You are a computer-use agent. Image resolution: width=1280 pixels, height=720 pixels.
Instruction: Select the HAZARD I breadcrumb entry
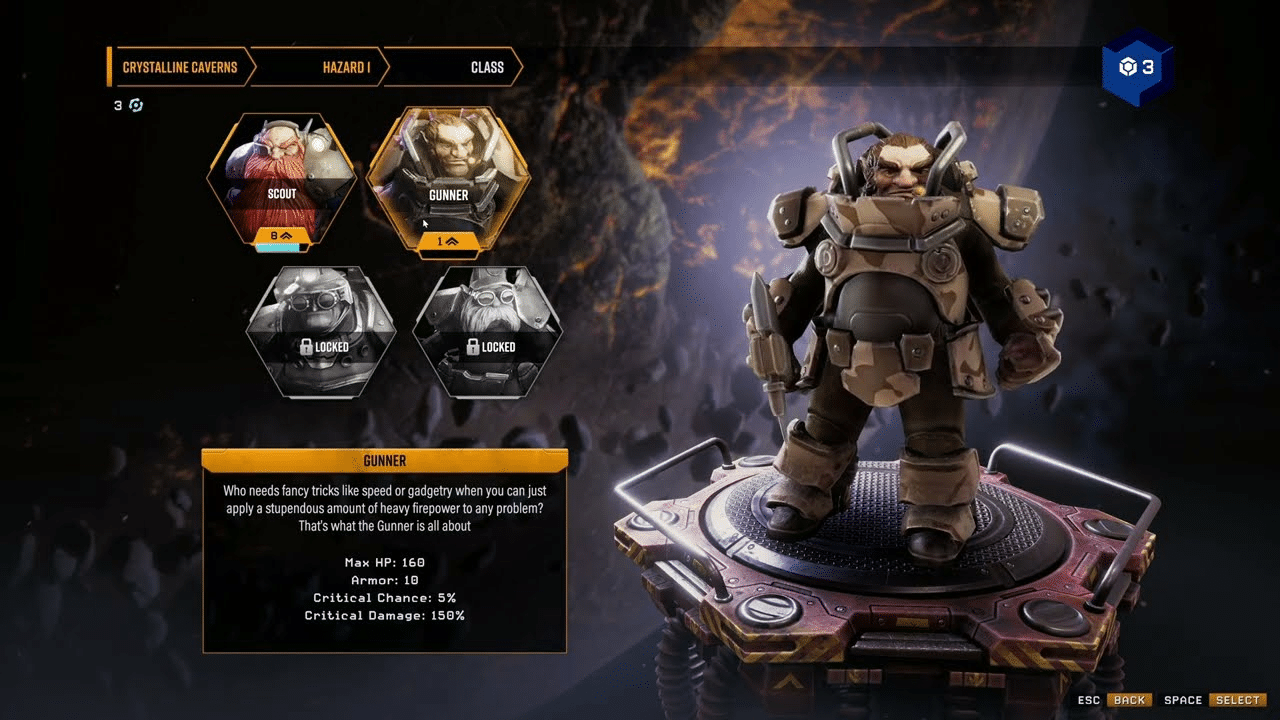(x=345, y=67)
